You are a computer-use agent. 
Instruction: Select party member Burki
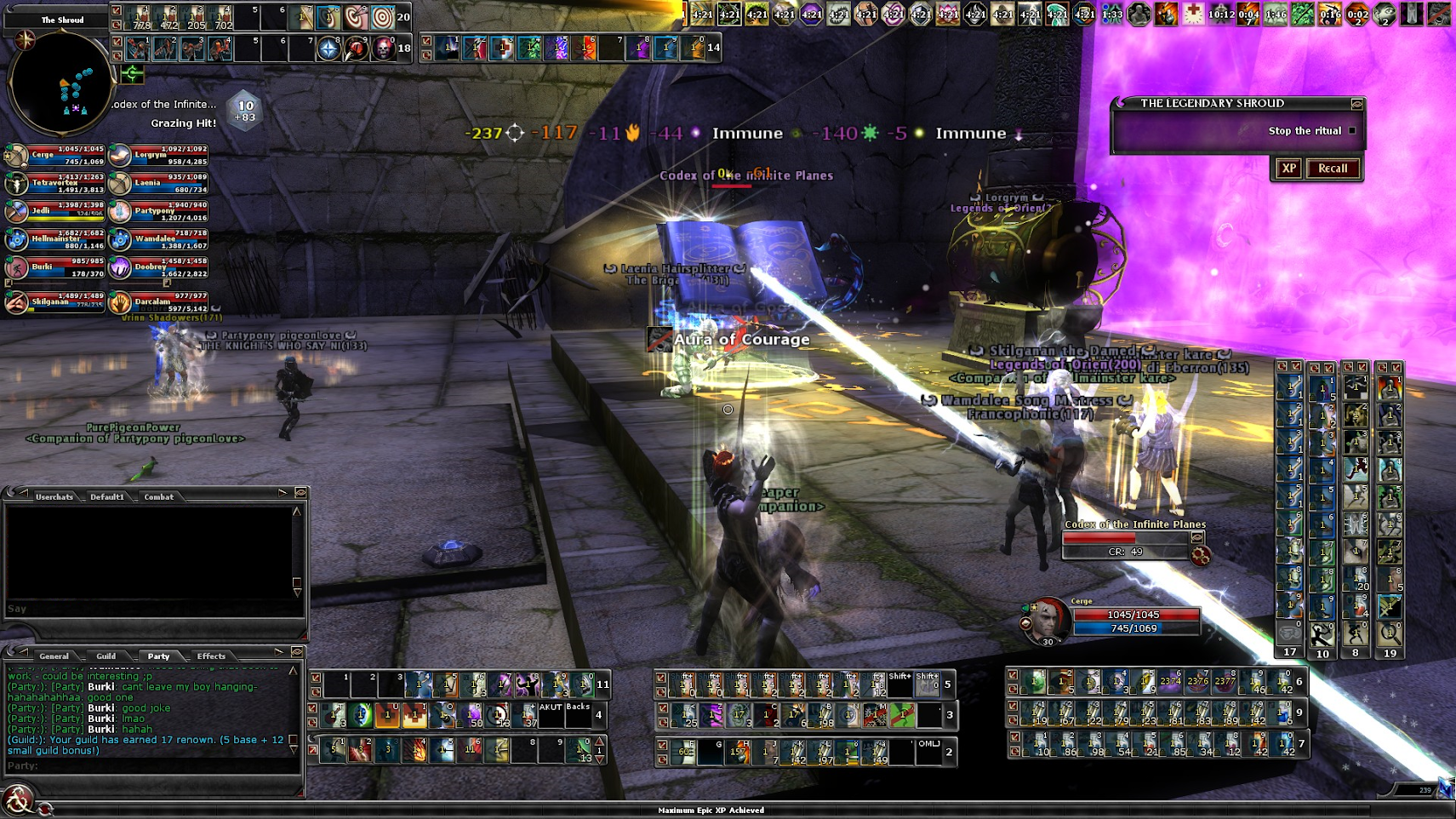[55, 267]
